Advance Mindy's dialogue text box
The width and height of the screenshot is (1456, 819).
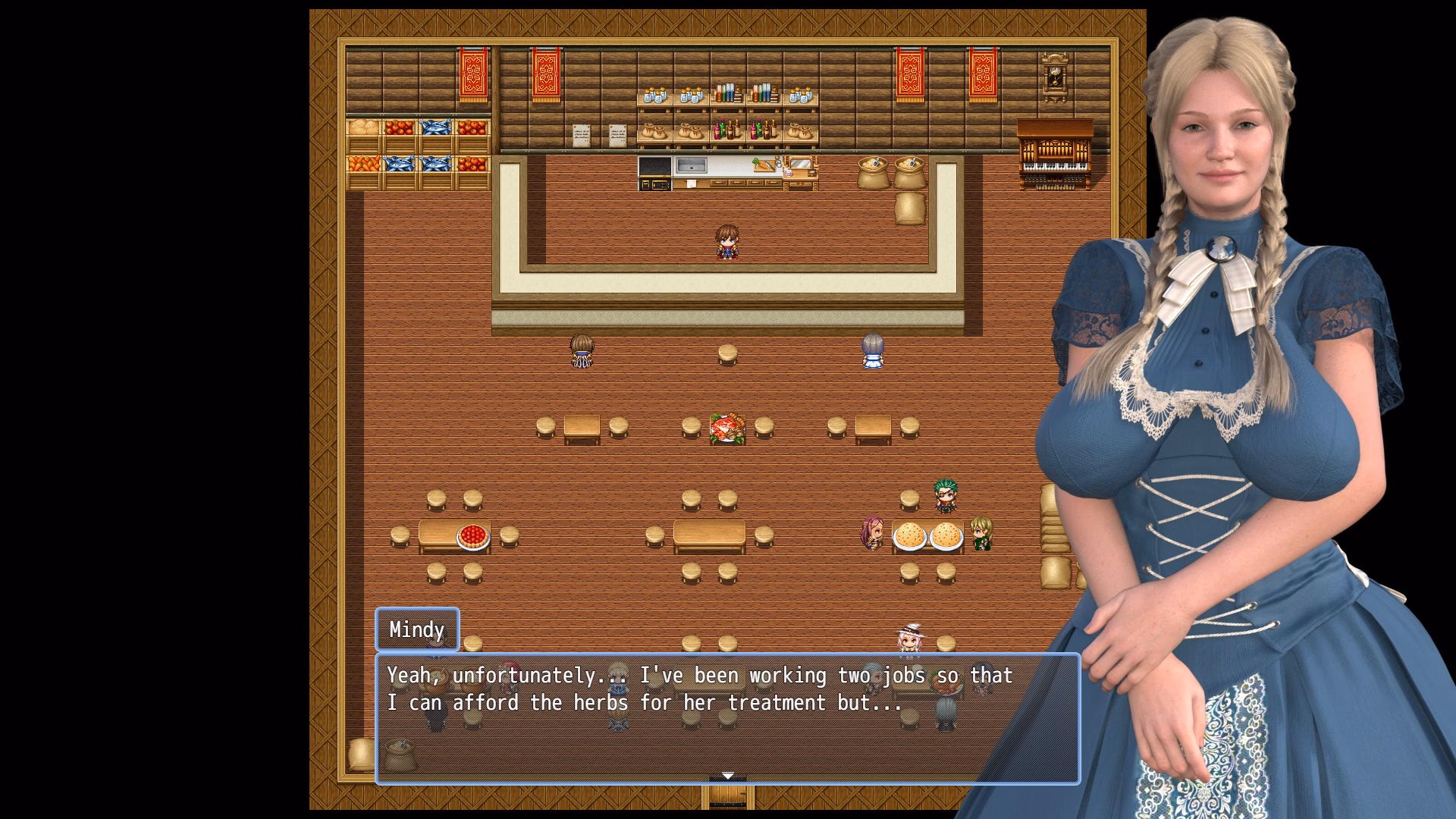pos(726,717)
